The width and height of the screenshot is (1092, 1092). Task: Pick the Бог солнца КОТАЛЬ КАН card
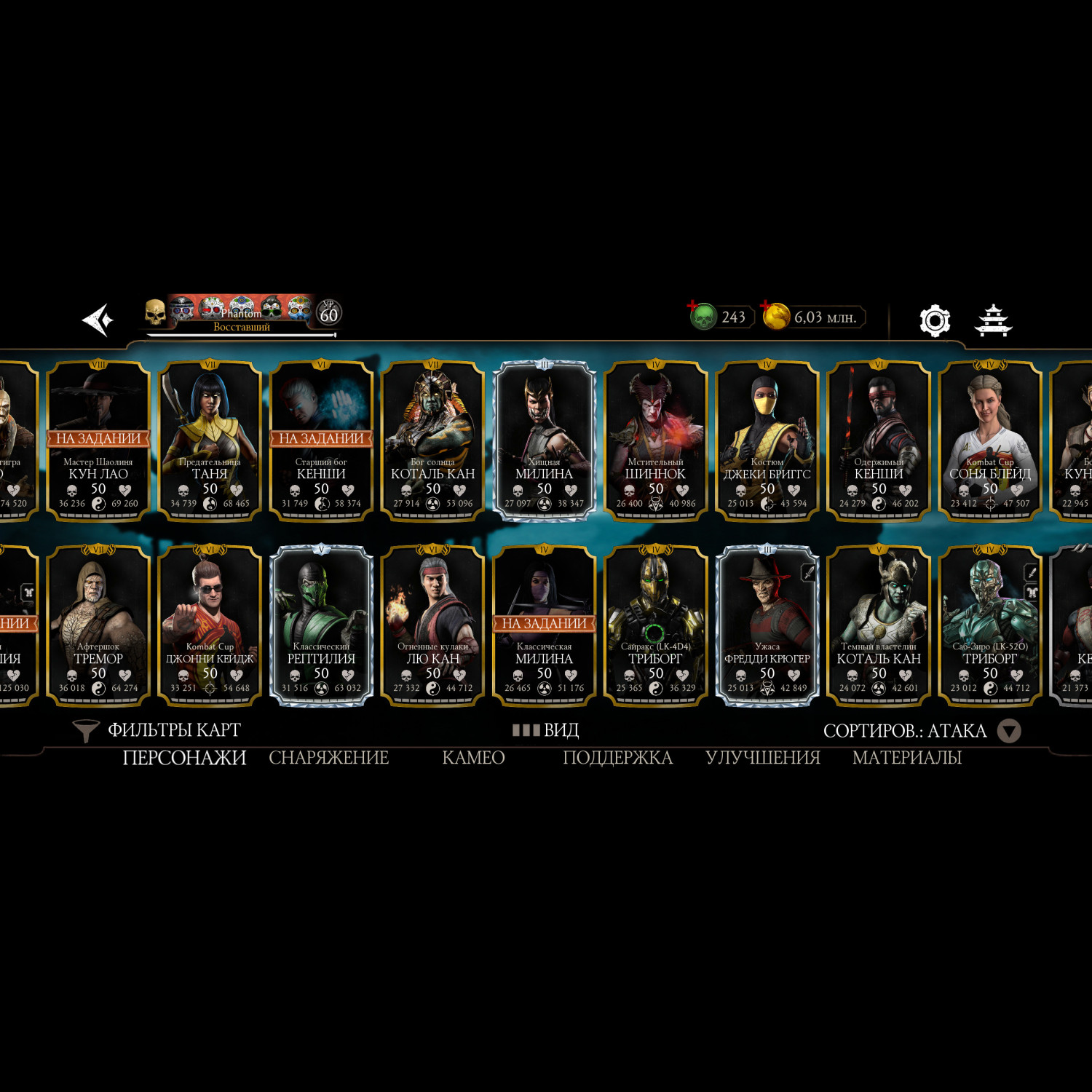point(433,440)
